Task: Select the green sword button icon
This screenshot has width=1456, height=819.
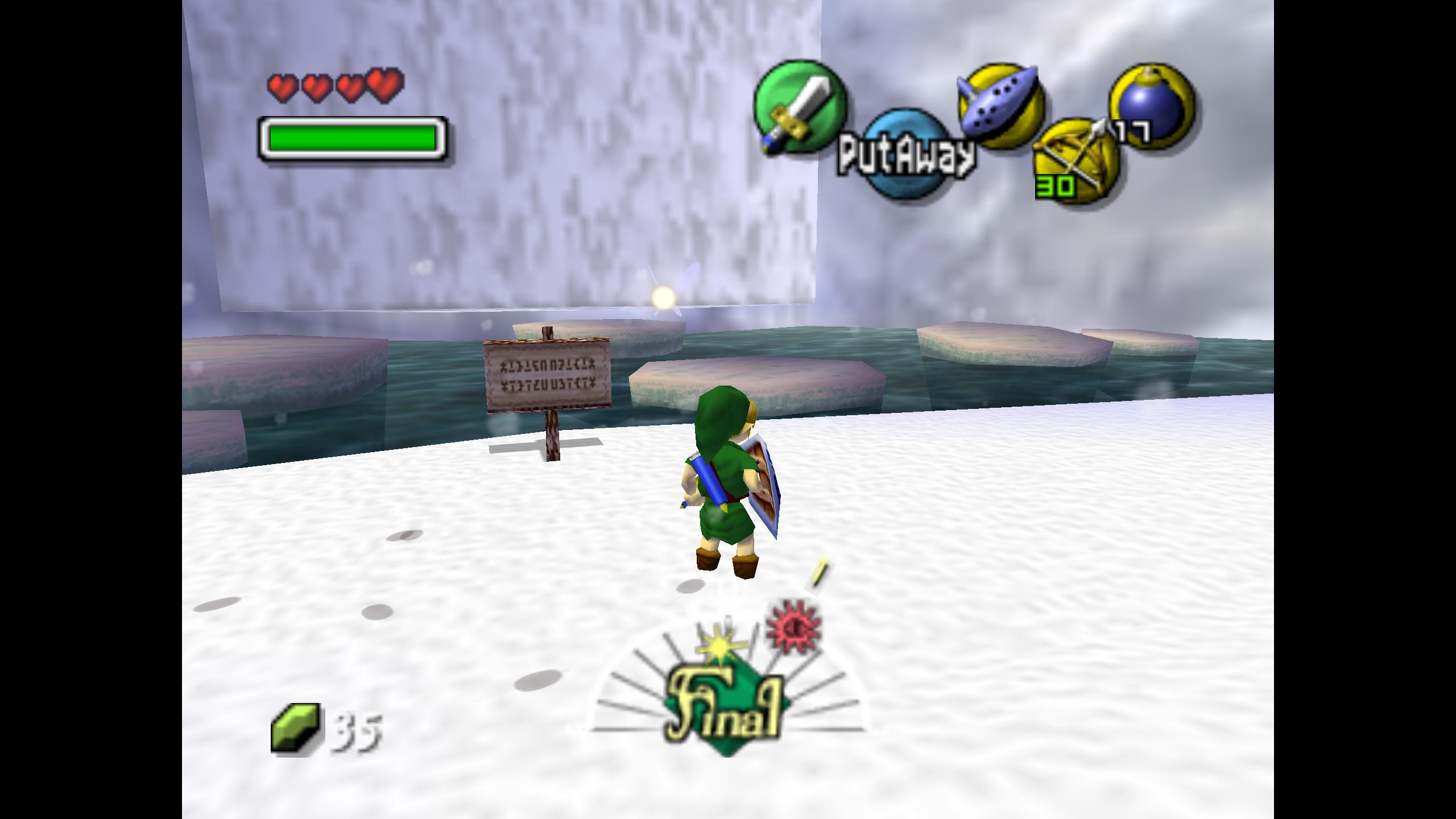Action: click(x=799, y=107)
